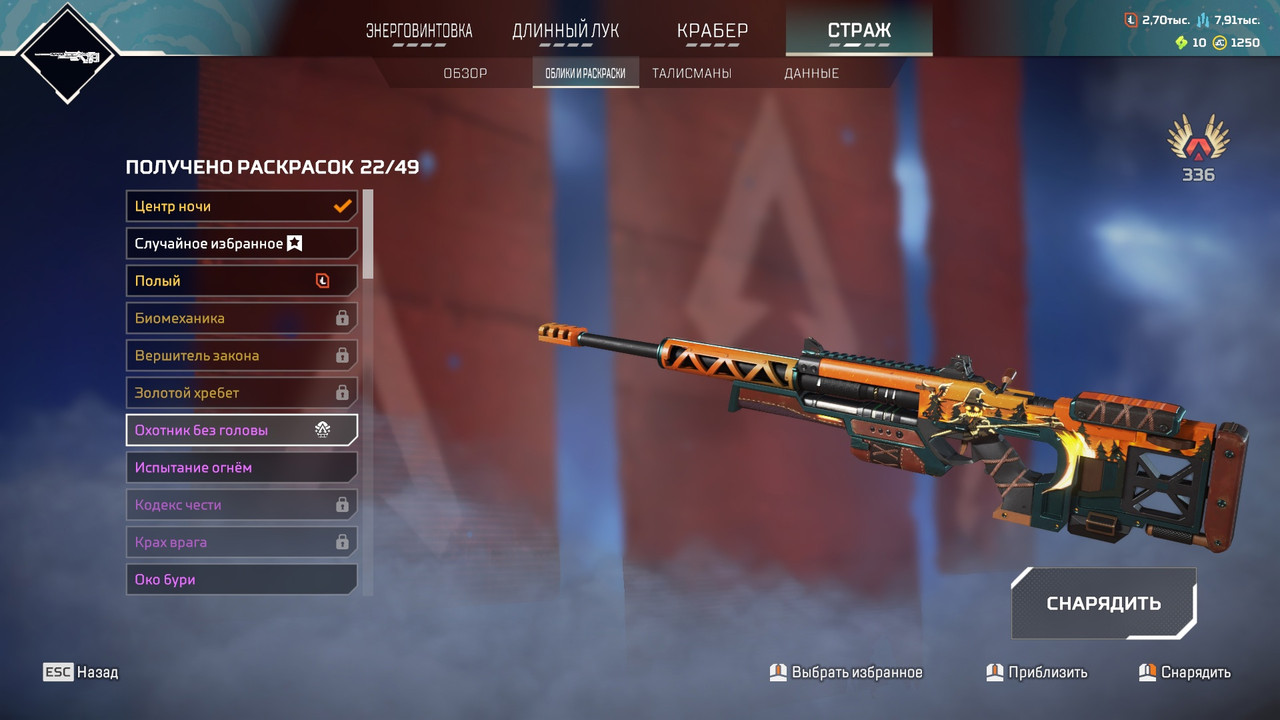1280x720 pixels.
Task: Go back with the Назад button
Action: coord(81,672)
